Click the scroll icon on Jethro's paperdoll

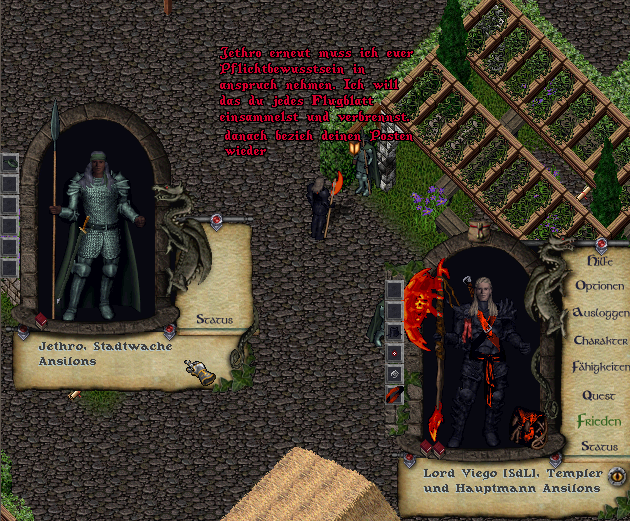[x=200, y=373]
